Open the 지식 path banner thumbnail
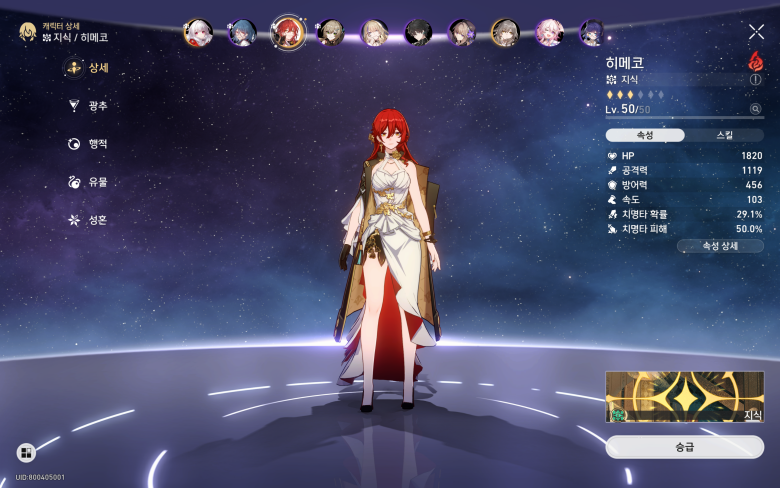Image resolution: width=780 pixels, height=488 pixels. [684, 397]
